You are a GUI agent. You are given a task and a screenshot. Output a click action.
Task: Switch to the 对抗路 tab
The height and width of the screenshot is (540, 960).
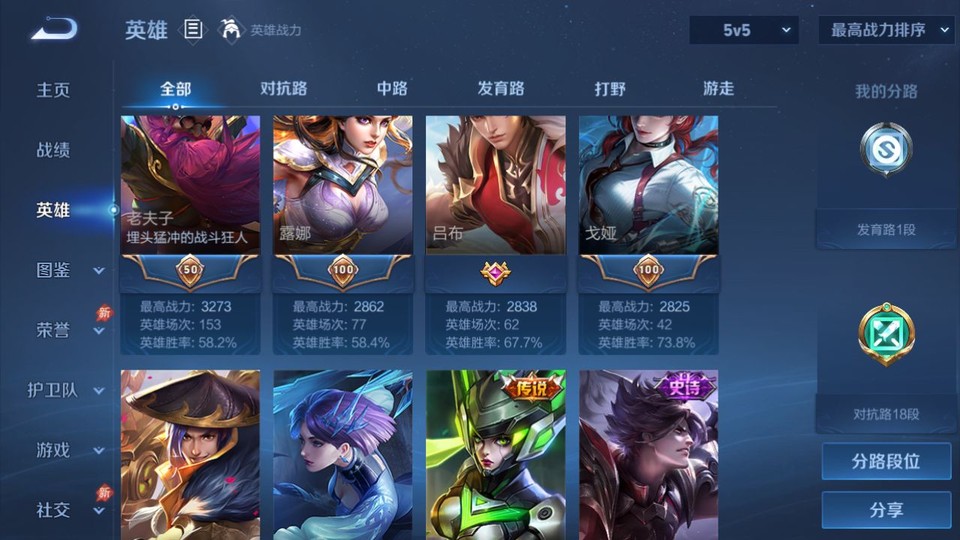(x=283, y=88)
